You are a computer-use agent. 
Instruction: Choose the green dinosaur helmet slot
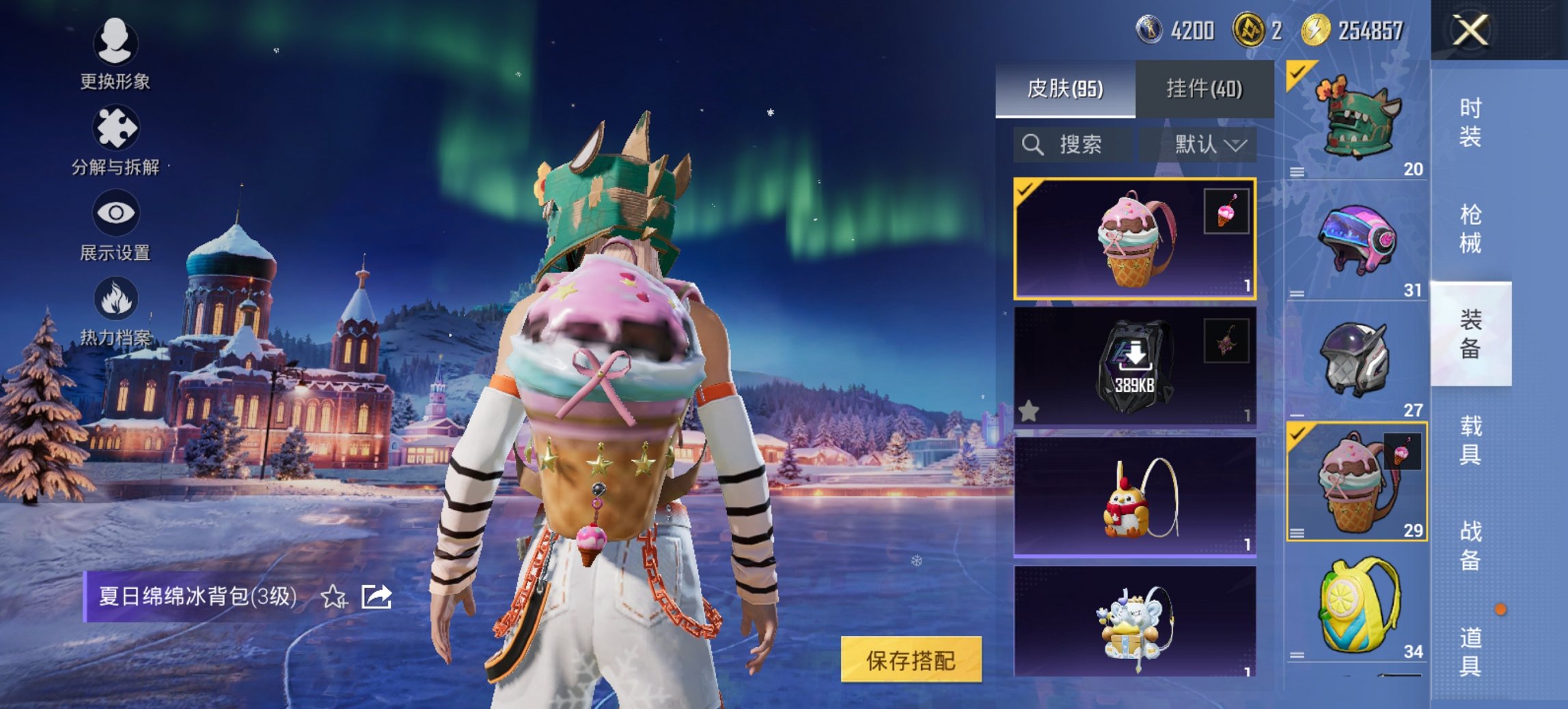click(1356, 121)
